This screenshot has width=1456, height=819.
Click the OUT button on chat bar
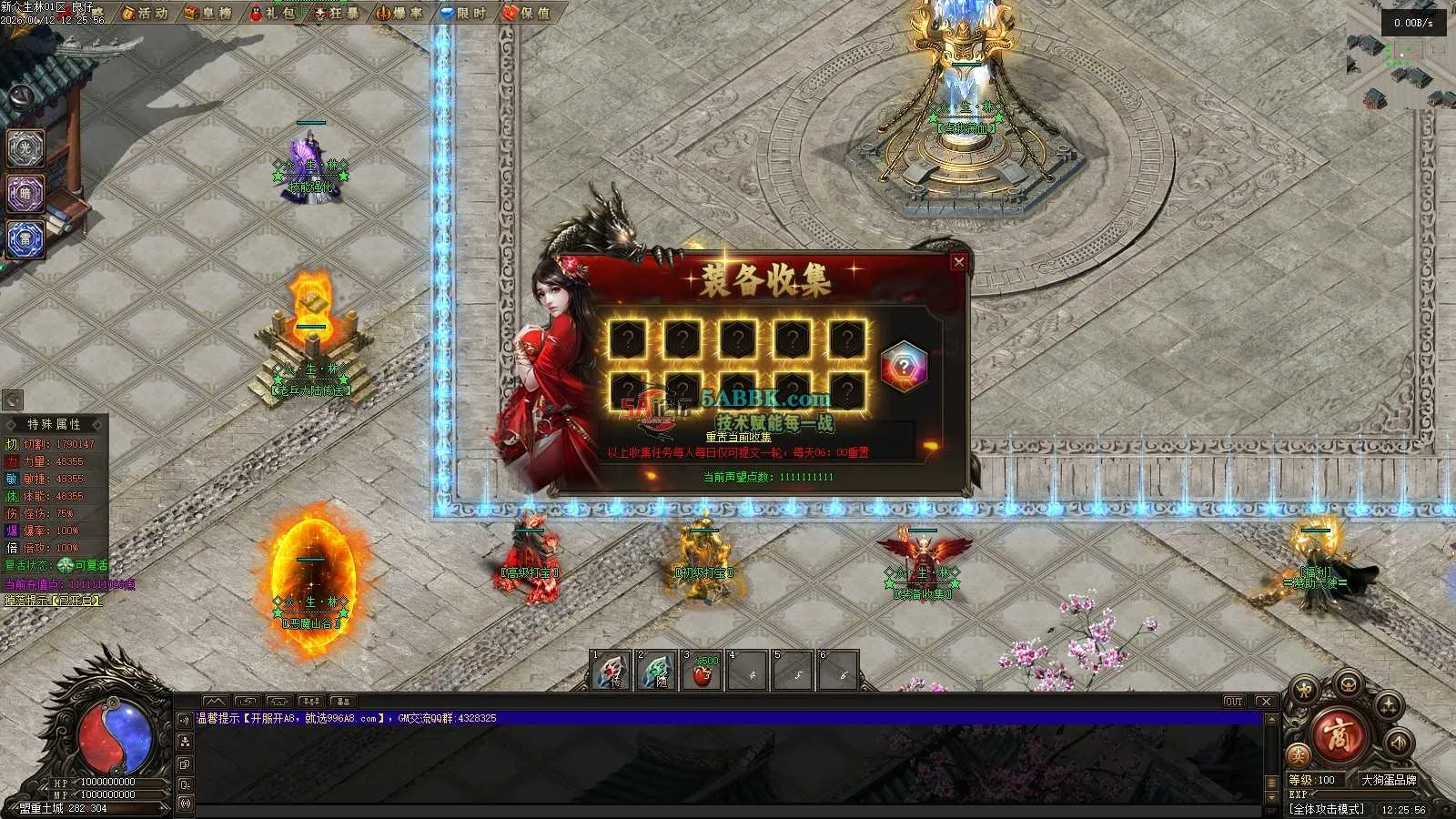coord(1233,702)
